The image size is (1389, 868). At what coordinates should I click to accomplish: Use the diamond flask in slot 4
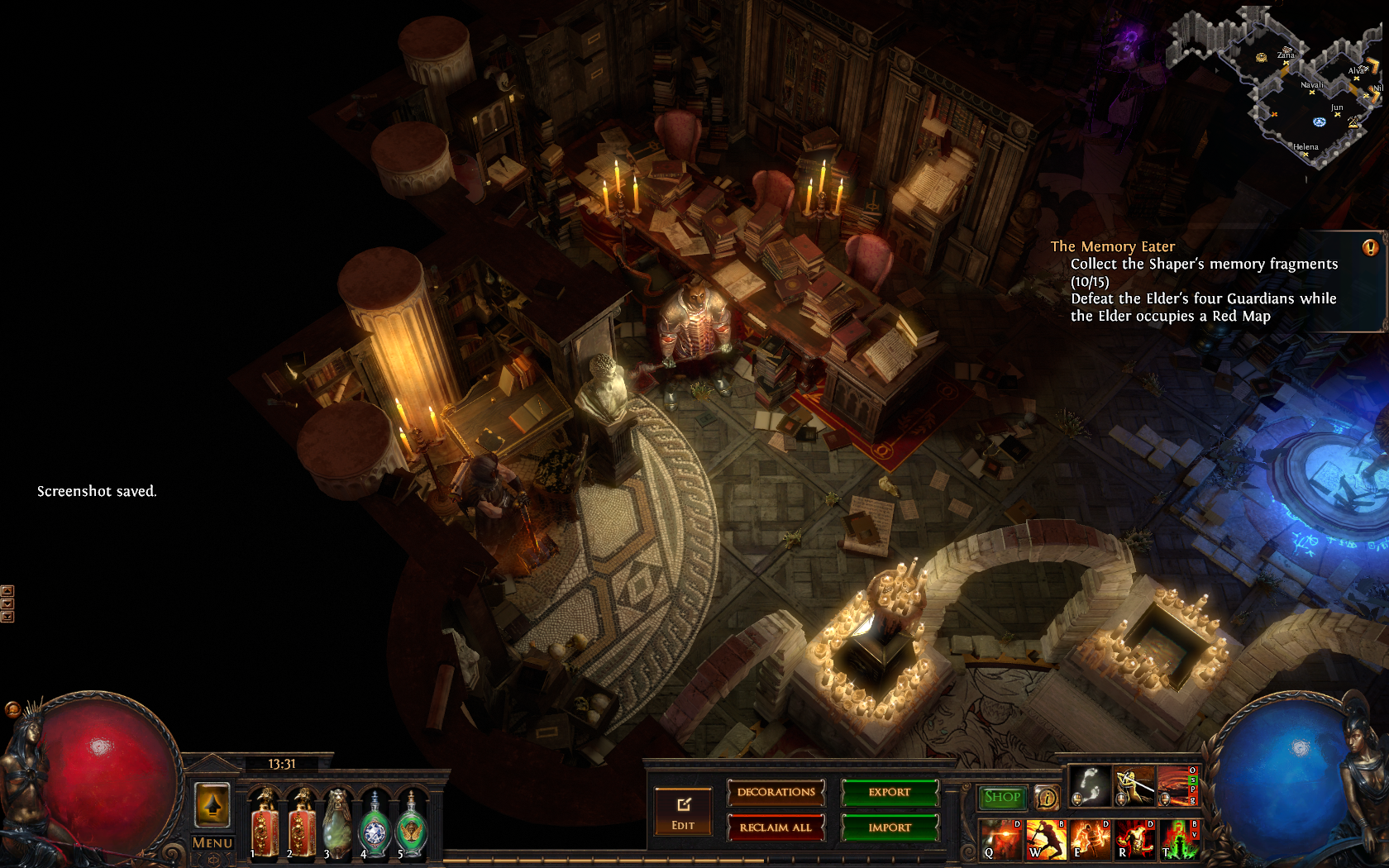(x=375, y=824)
